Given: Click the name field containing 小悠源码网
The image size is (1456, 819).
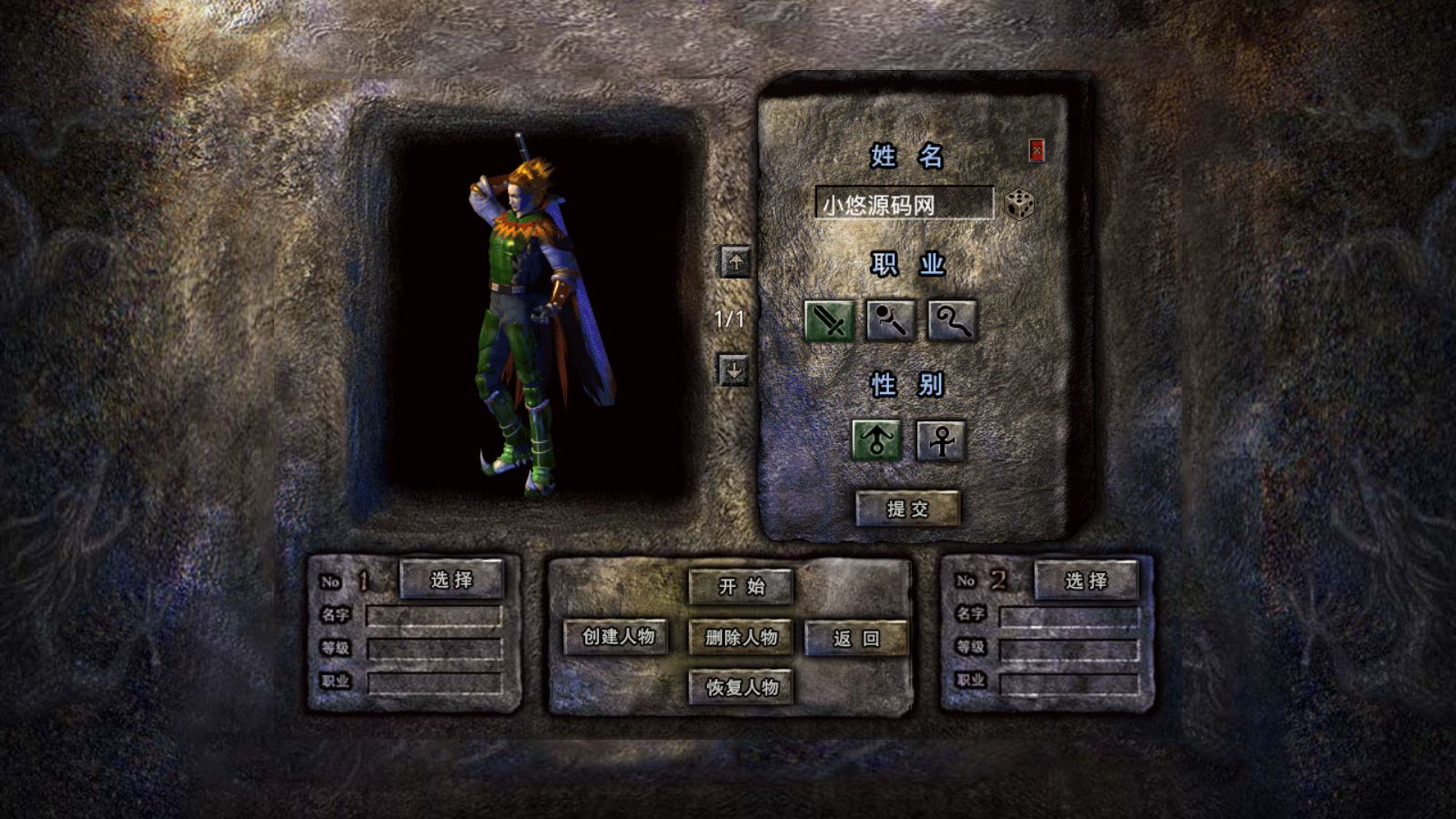Looking at the screenshot, I should tap(905, 204).
